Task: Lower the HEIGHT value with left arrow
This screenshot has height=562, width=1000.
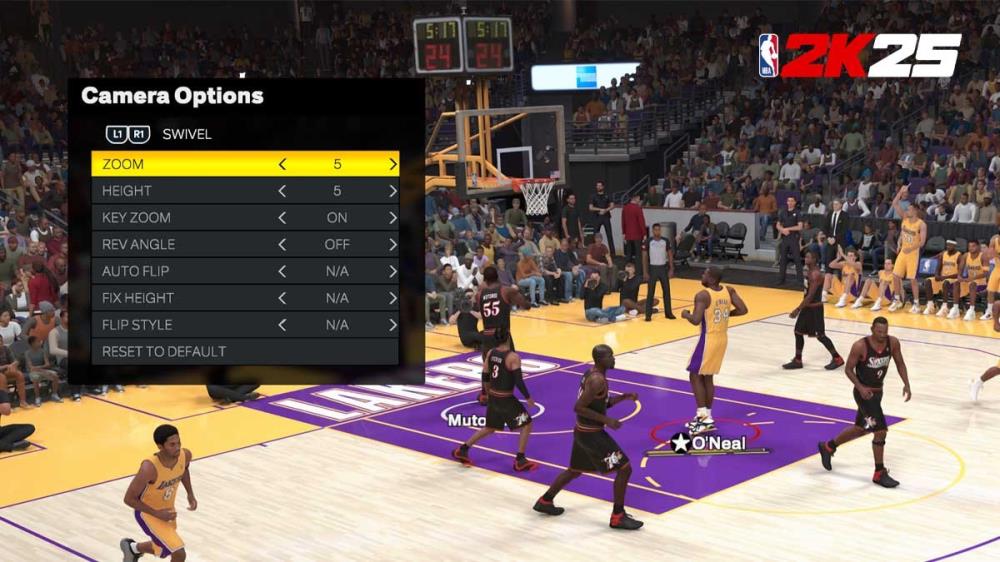Action: pos(282,191)
